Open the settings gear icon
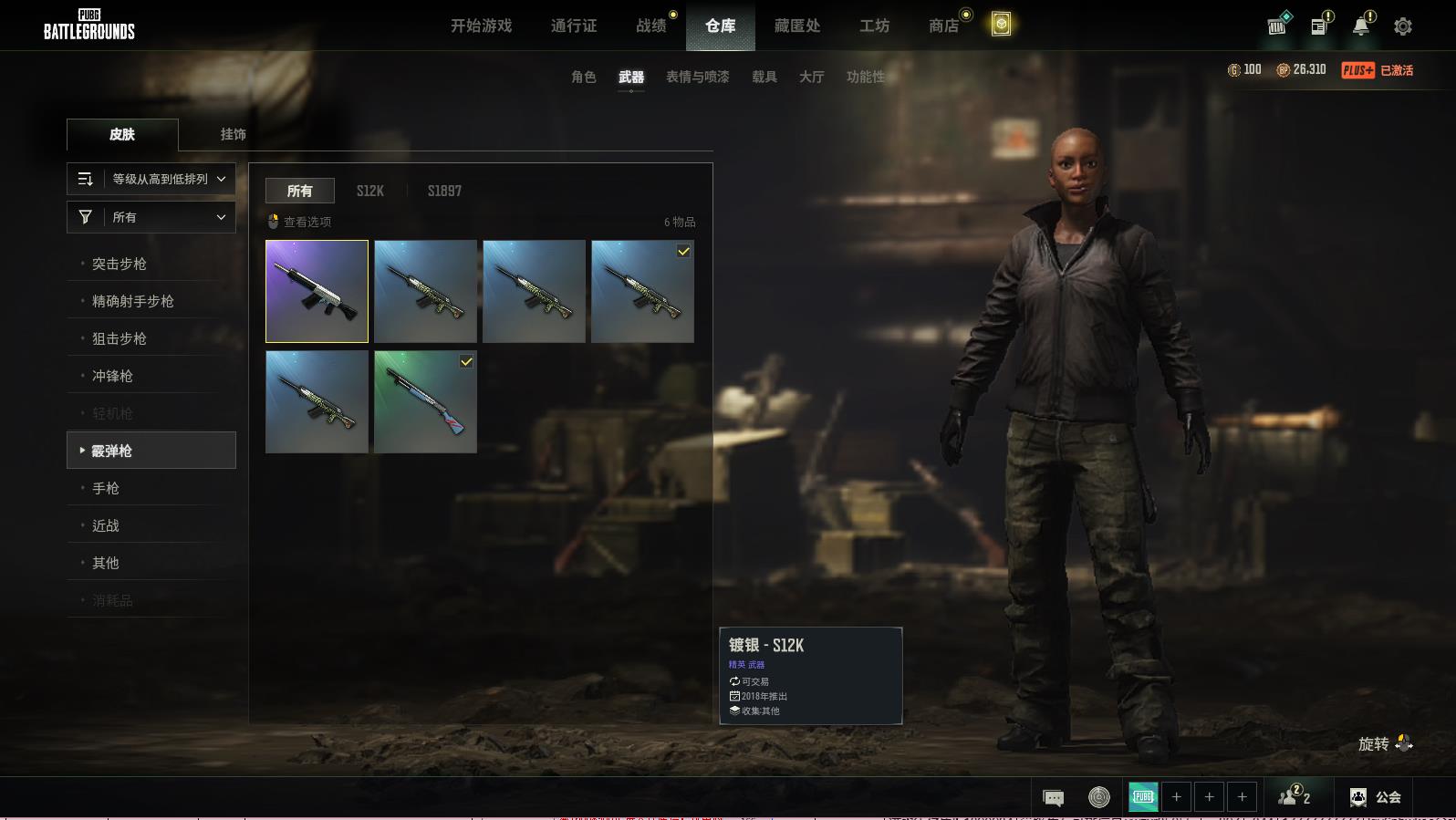 1403,26
